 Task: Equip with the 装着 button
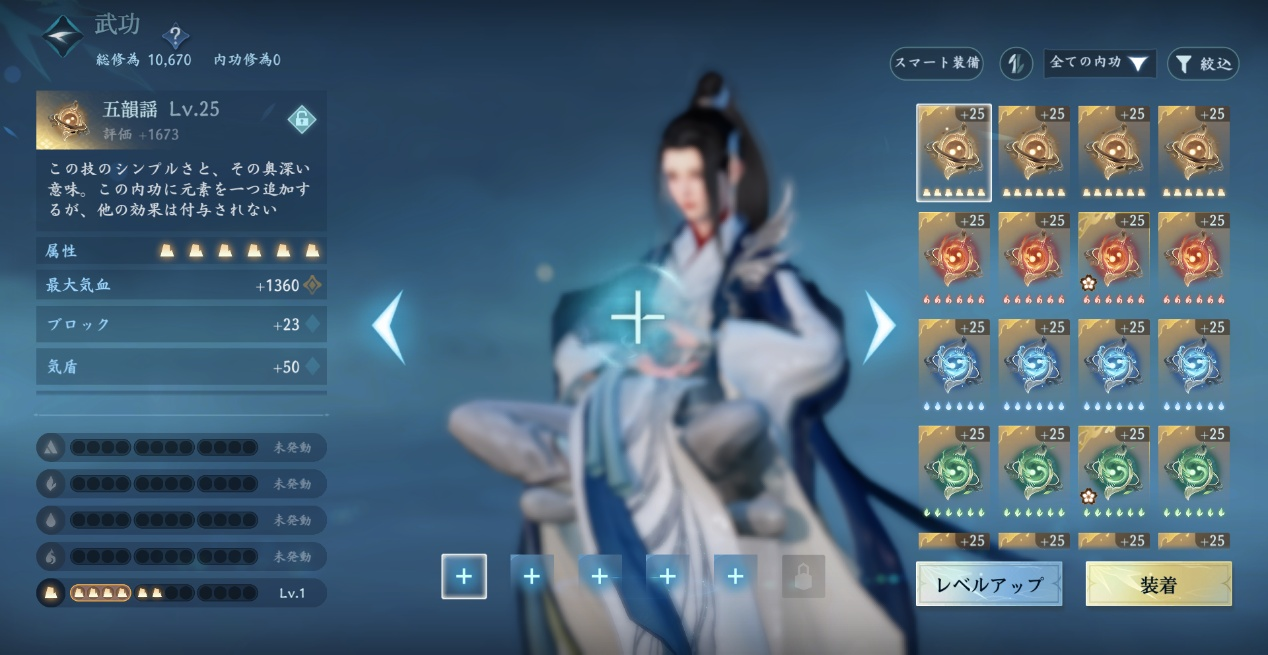[1158, 584]
